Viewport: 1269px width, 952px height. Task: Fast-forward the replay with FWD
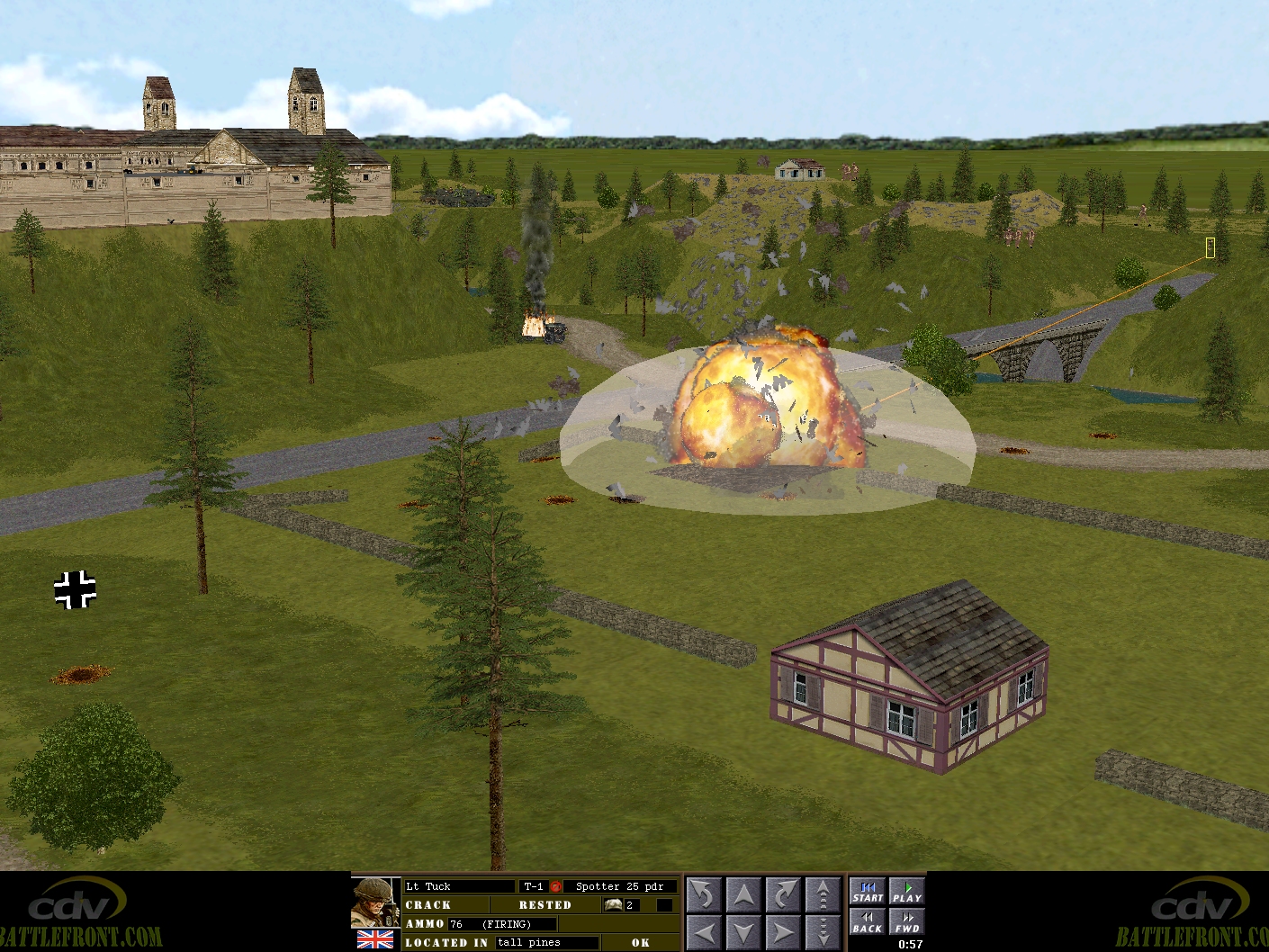[907, 922]
